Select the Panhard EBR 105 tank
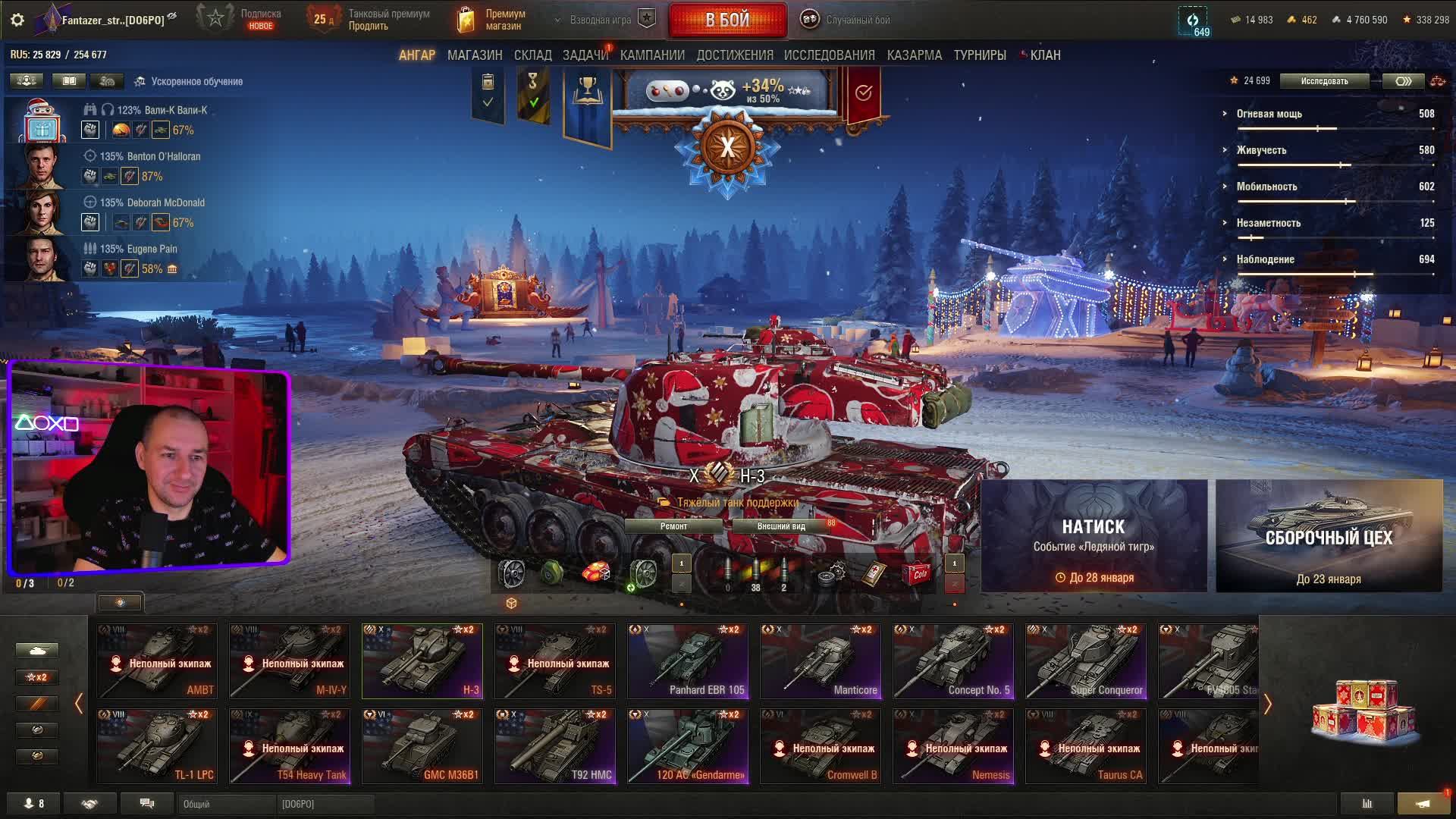1456x819 pixels. pyautogui.click(x=688, y=661)
